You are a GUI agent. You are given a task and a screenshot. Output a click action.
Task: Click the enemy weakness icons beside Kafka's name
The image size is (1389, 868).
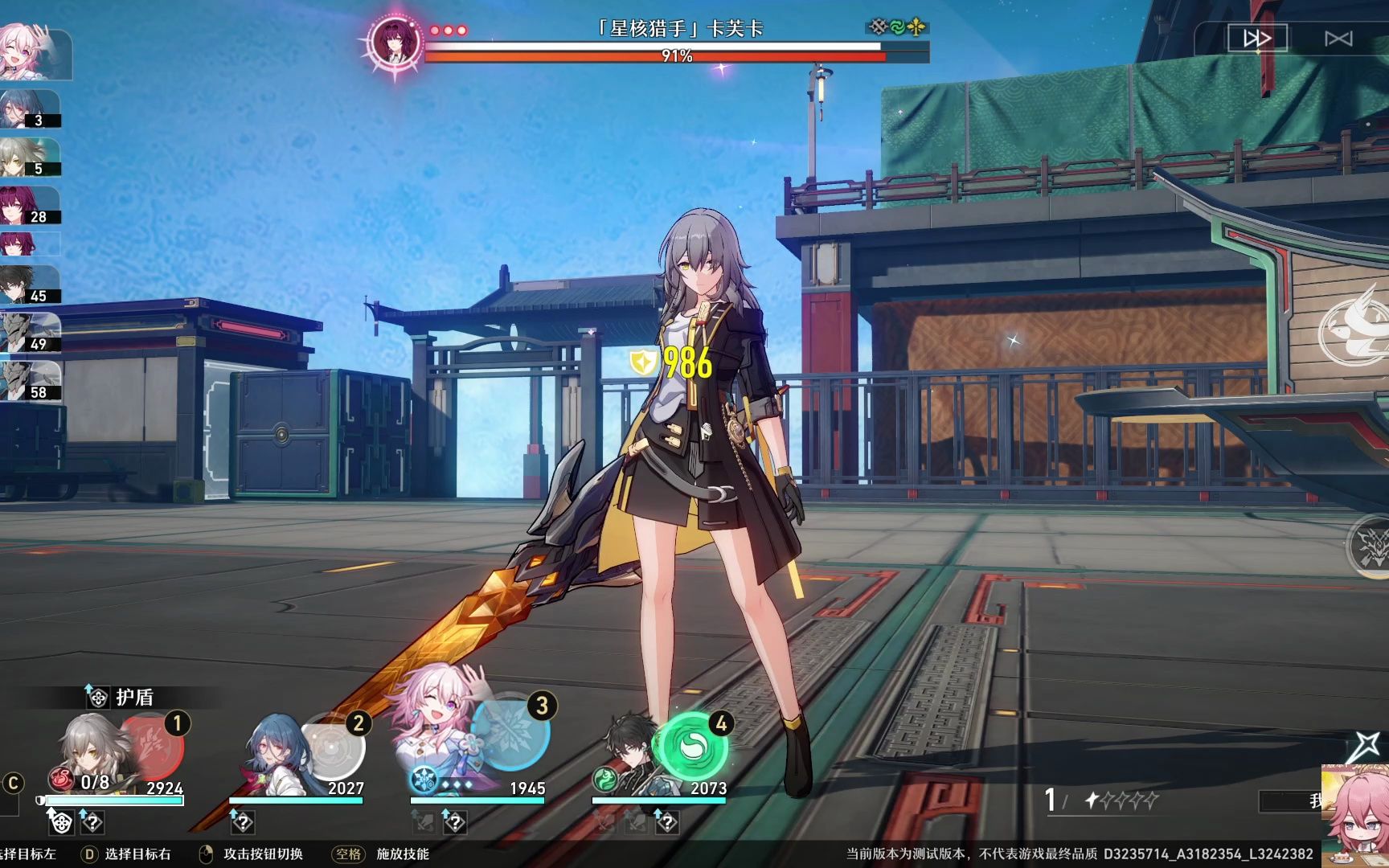[897, 28]
